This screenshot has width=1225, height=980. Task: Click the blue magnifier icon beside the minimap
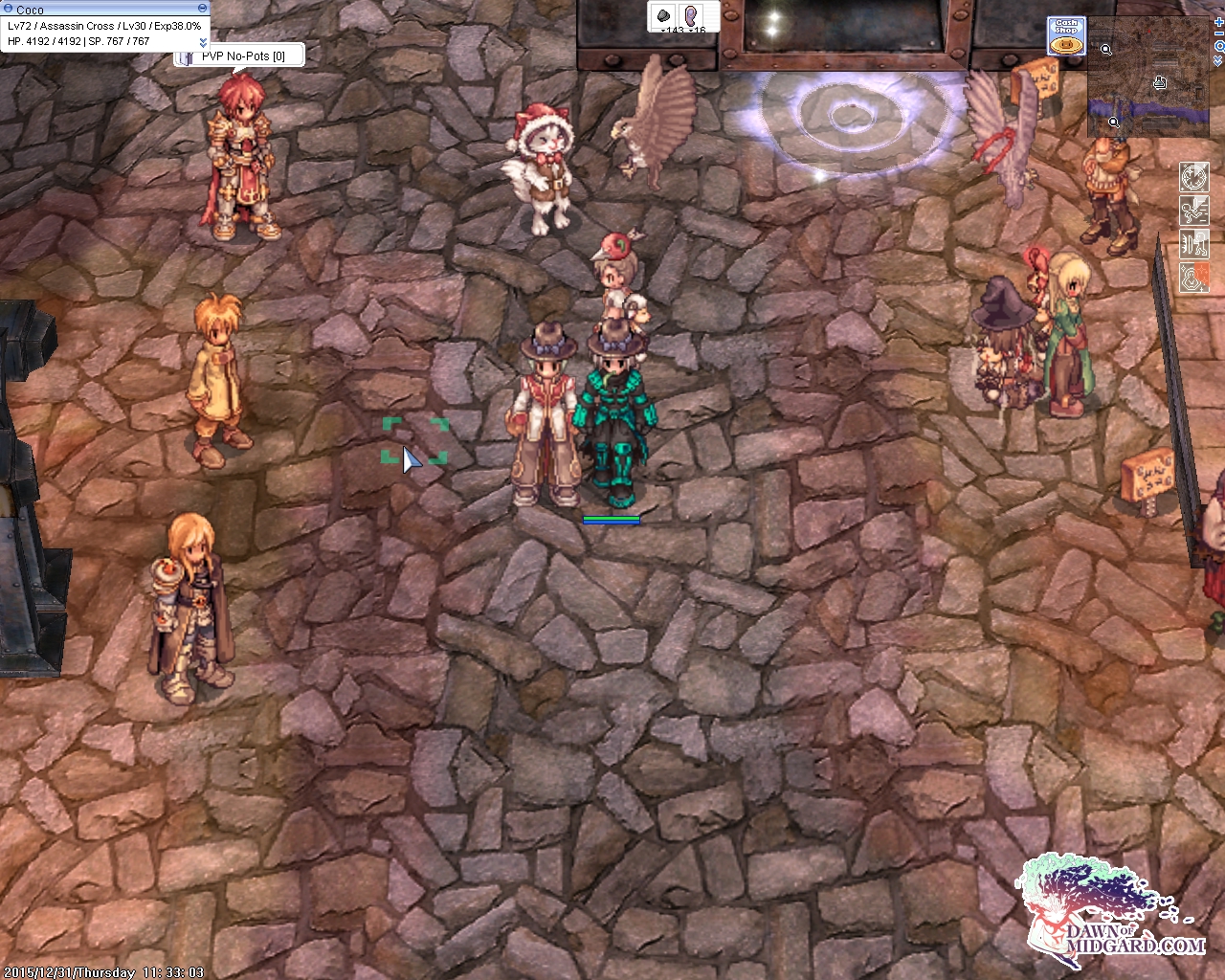coord(1218,46)
